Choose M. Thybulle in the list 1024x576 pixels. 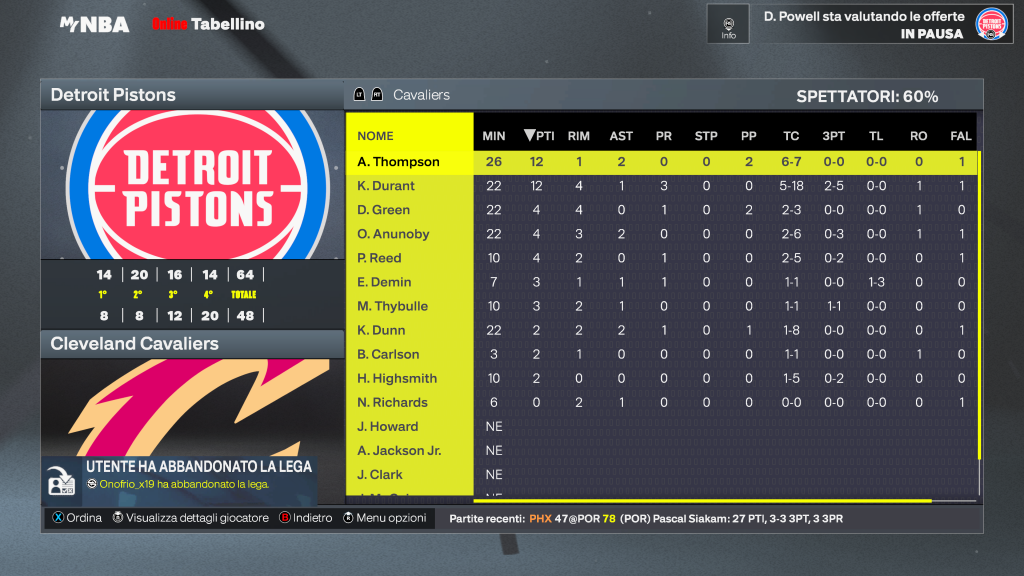coord(392,306)
